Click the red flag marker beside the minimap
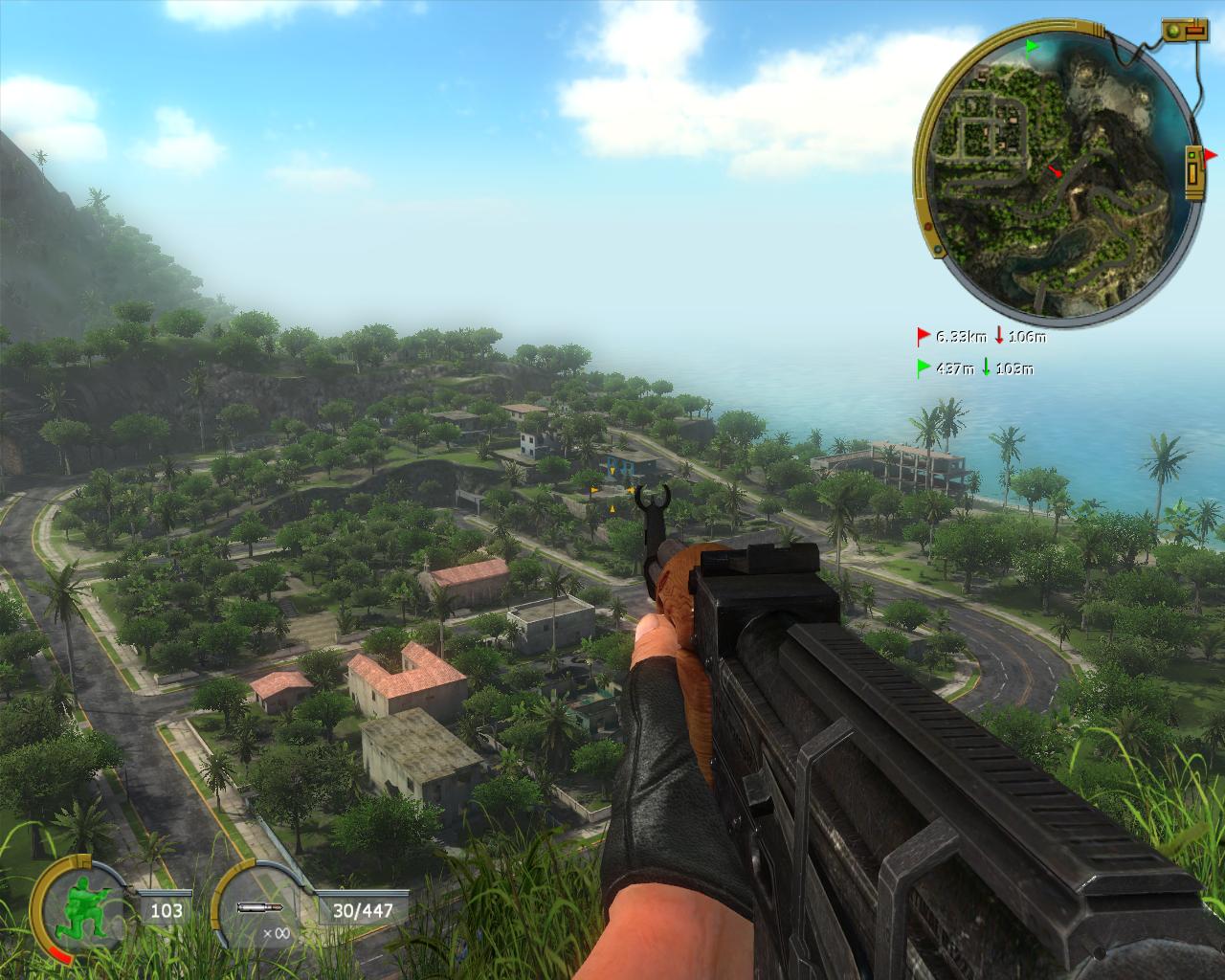1225x980 pixels. (1211, 155)
